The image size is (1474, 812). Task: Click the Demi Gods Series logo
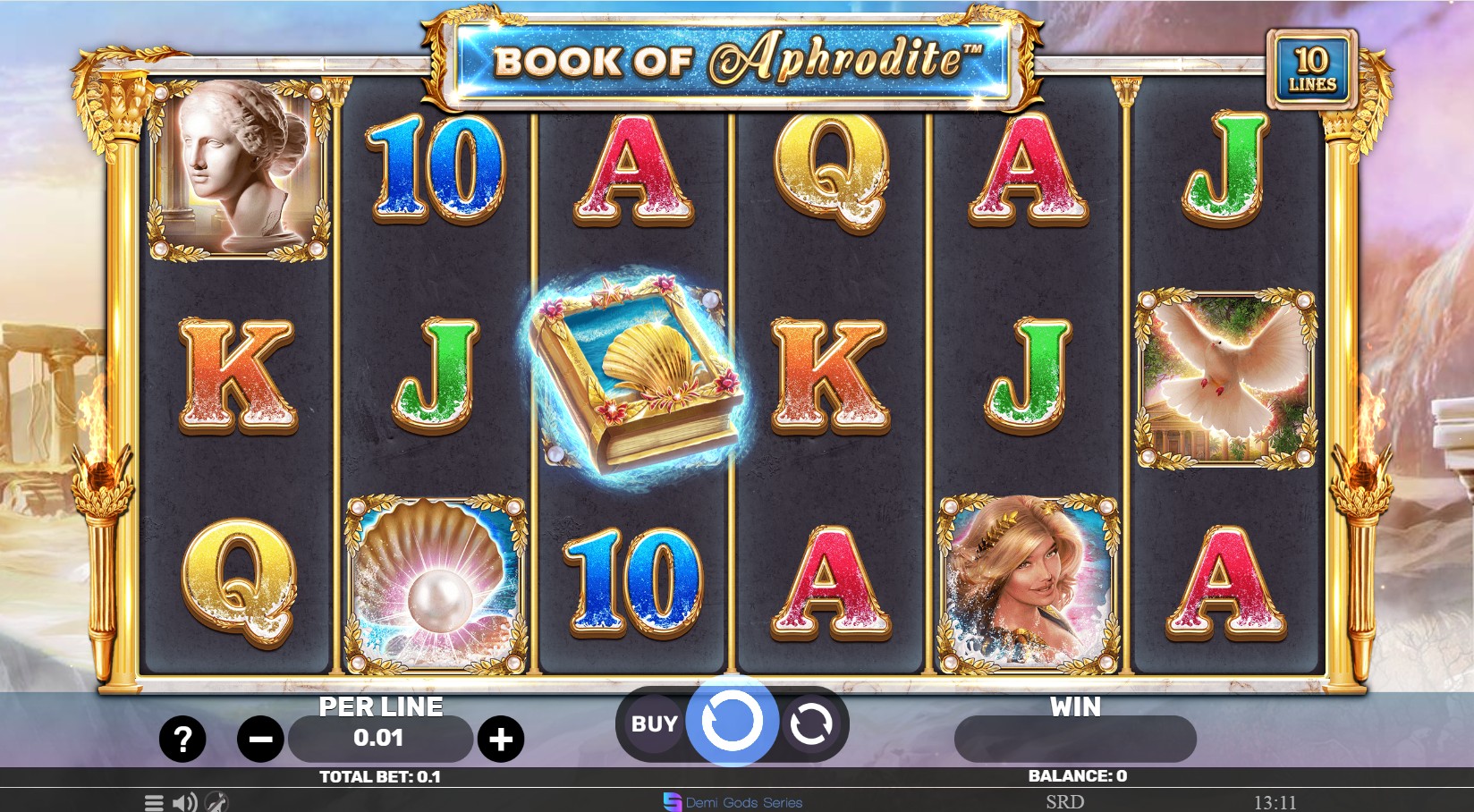[x=732, y=802]
